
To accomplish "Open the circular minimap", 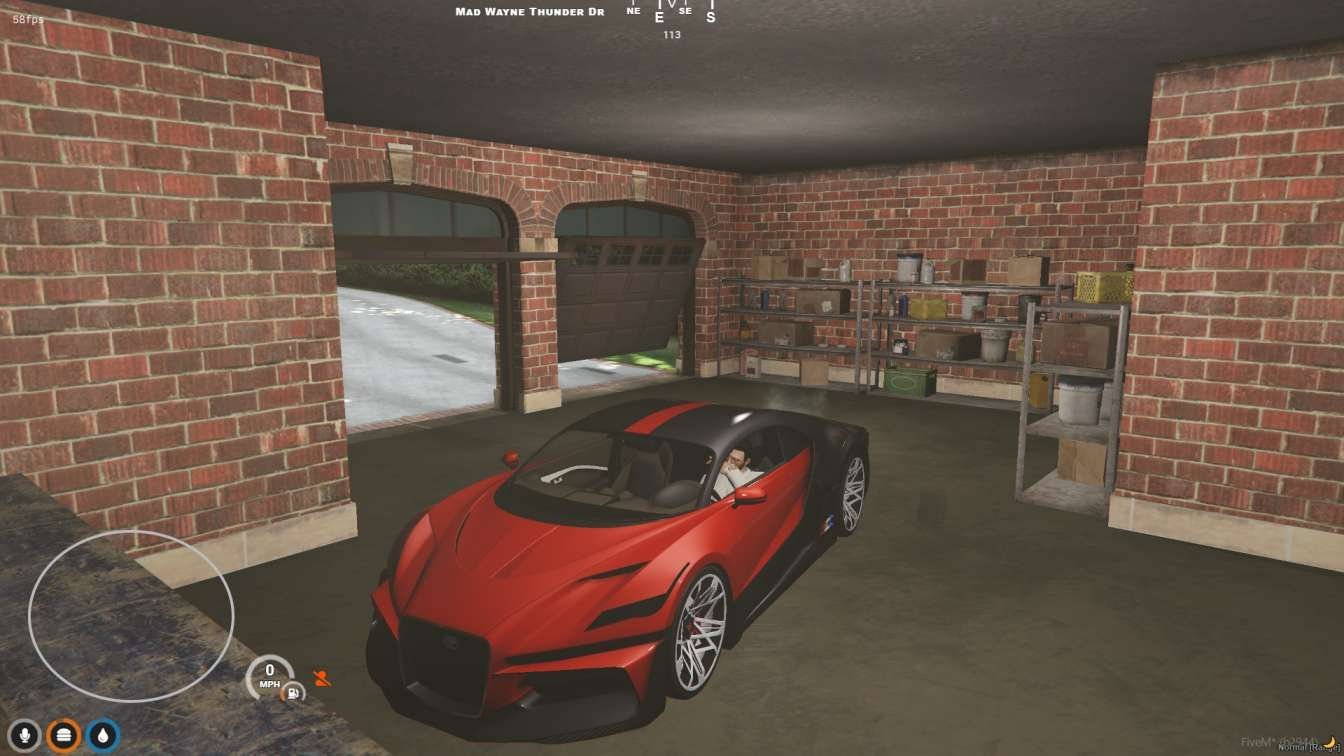I will click(131, 615).
